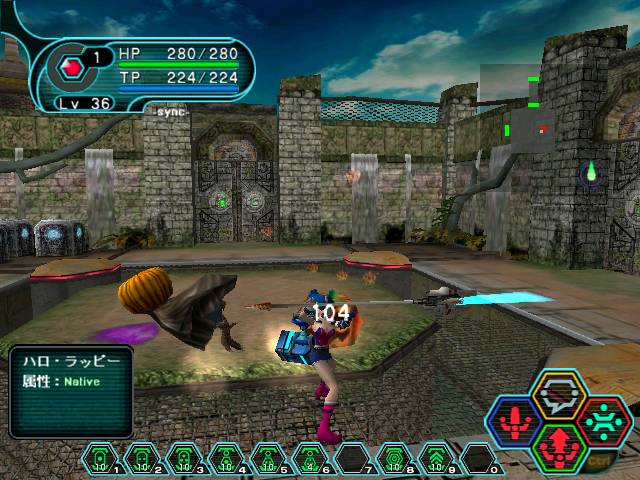Viewport: 640px width, 480px height.
Task: Use the double-chevron icon in slot 9
Action: click(435, 459)
